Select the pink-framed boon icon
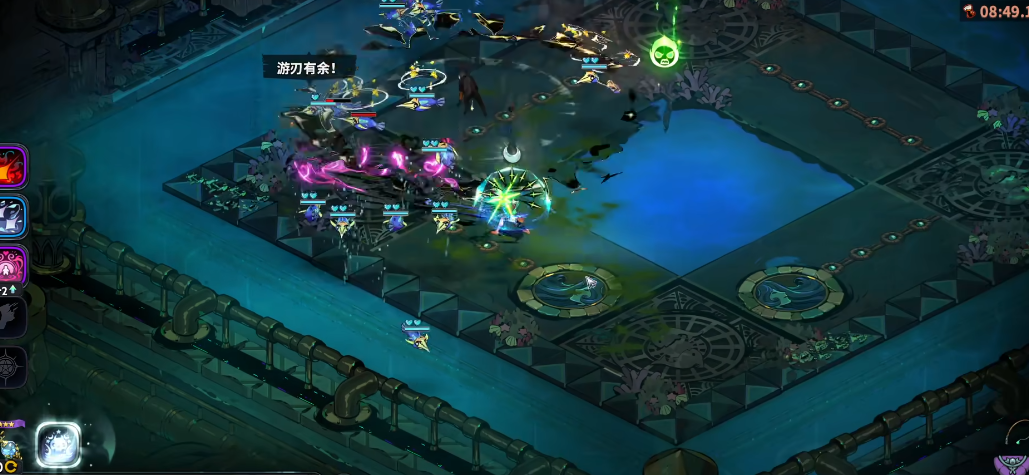Screen dimensions: 1029x475 (12, 265)
